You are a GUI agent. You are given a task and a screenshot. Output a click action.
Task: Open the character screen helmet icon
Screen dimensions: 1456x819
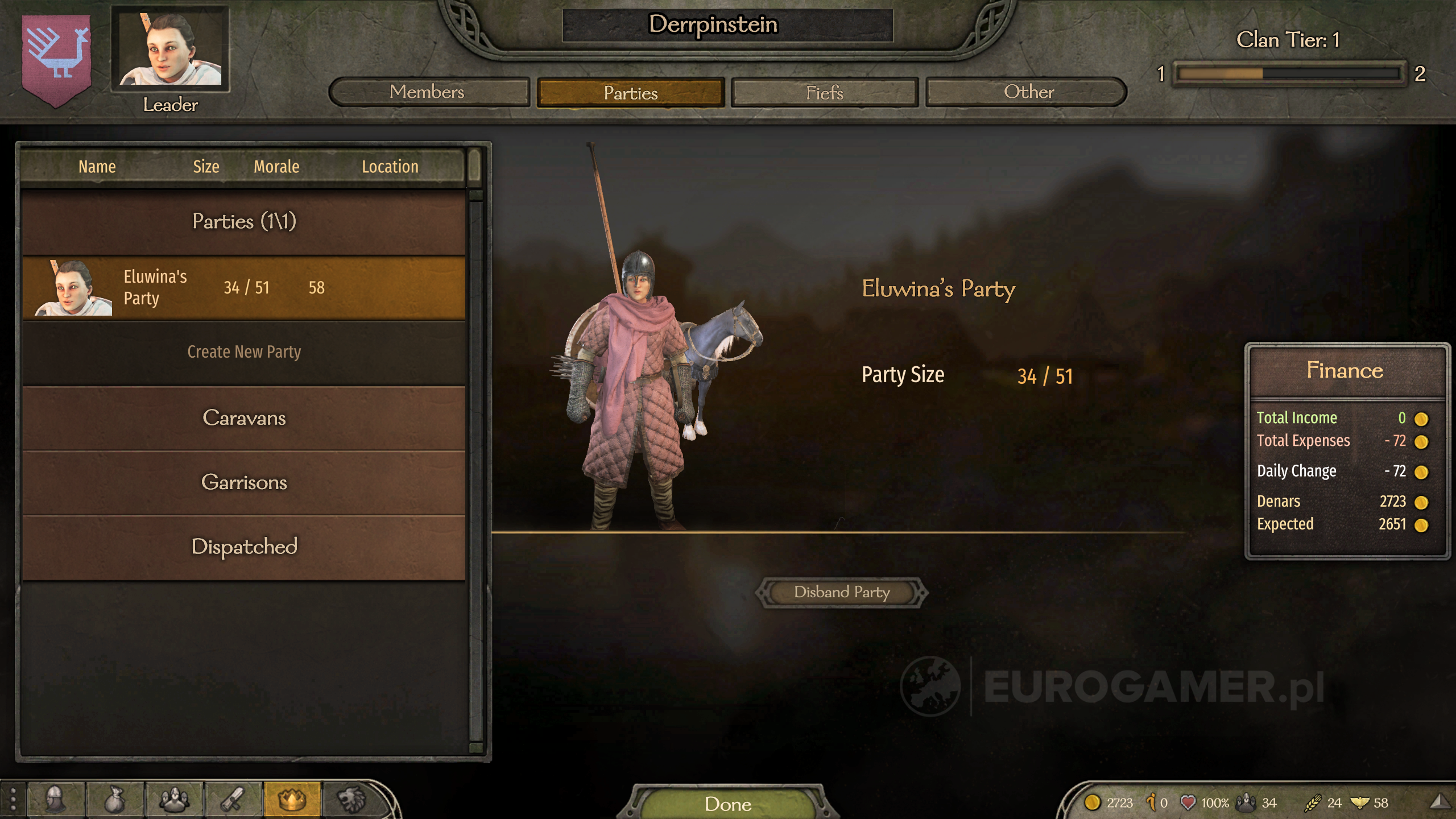tap(56, 800)
